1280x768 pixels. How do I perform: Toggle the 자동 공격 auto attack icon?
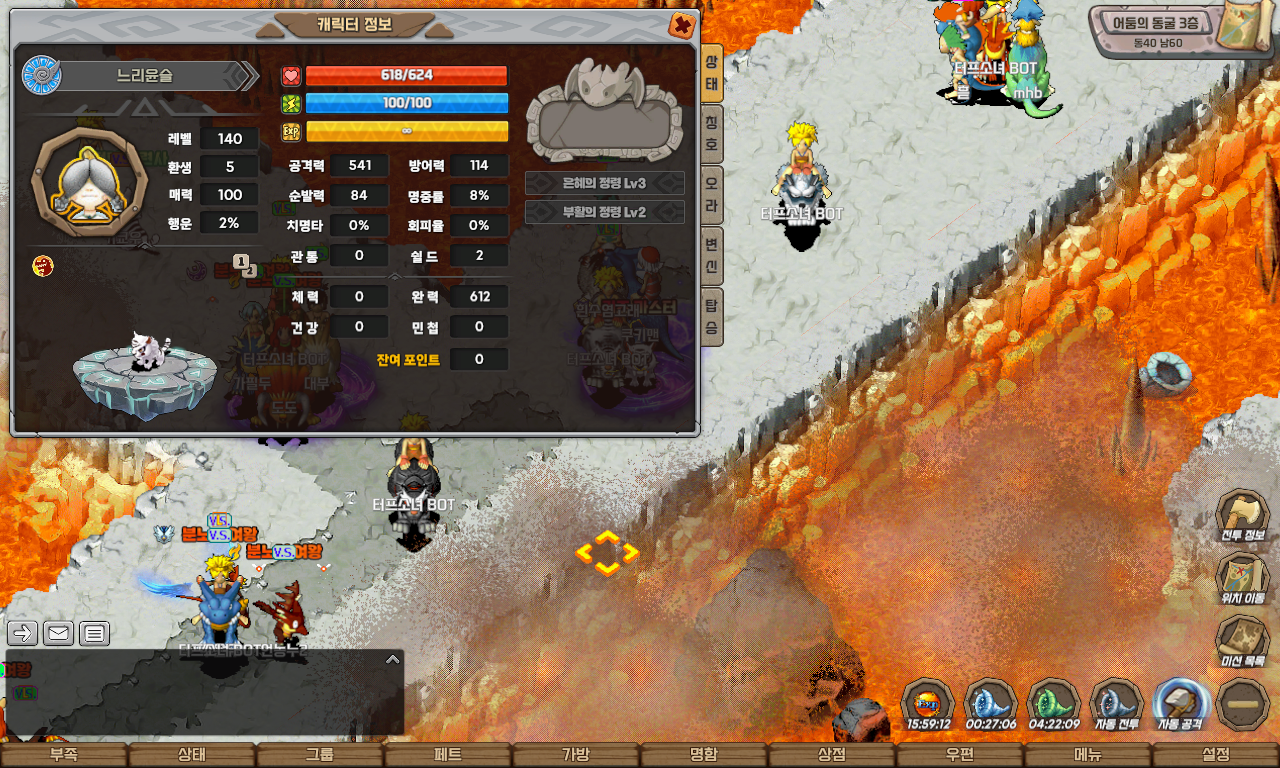[1181, 703]
